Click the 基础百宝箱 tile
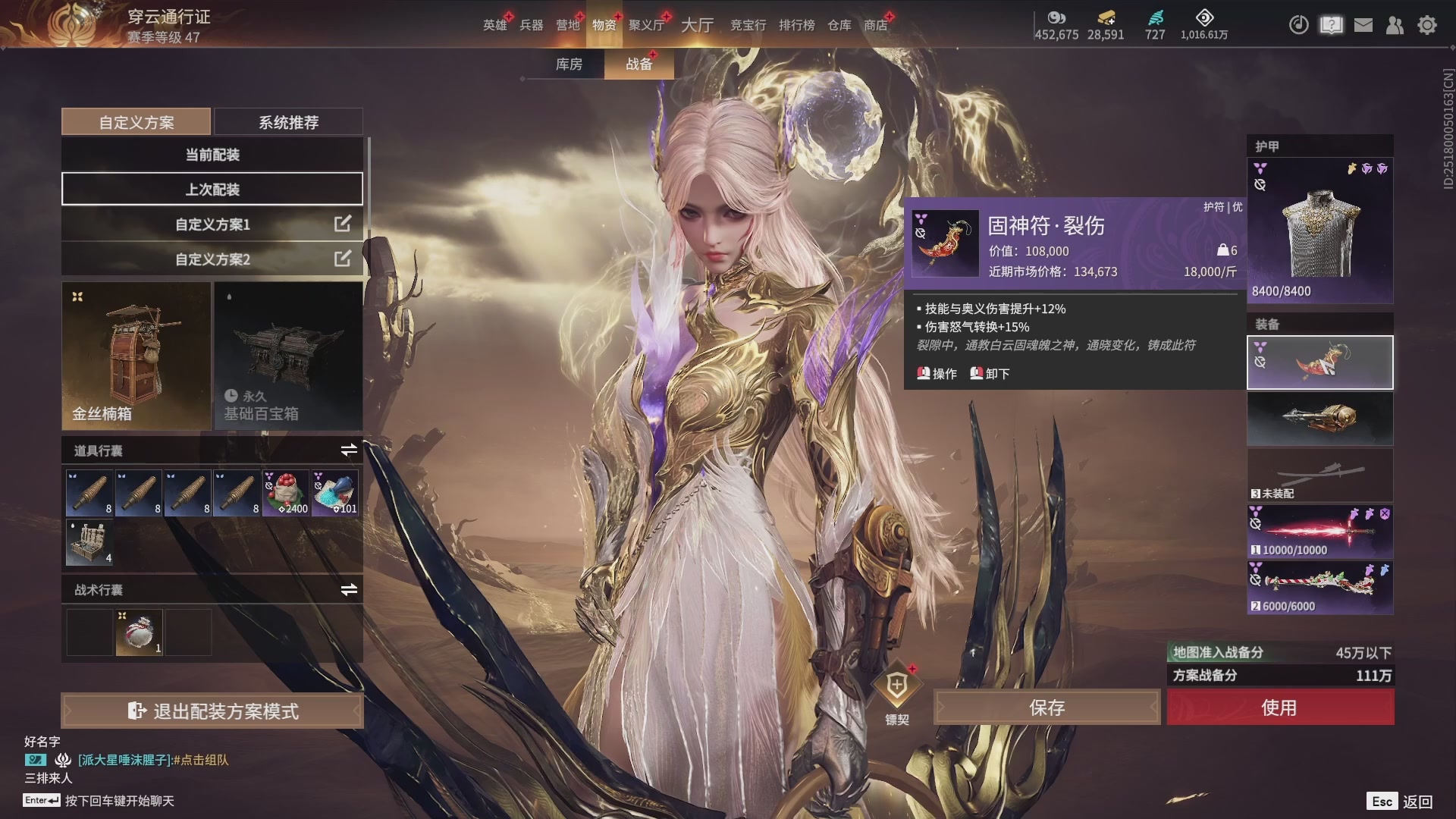 coord(288,356)
